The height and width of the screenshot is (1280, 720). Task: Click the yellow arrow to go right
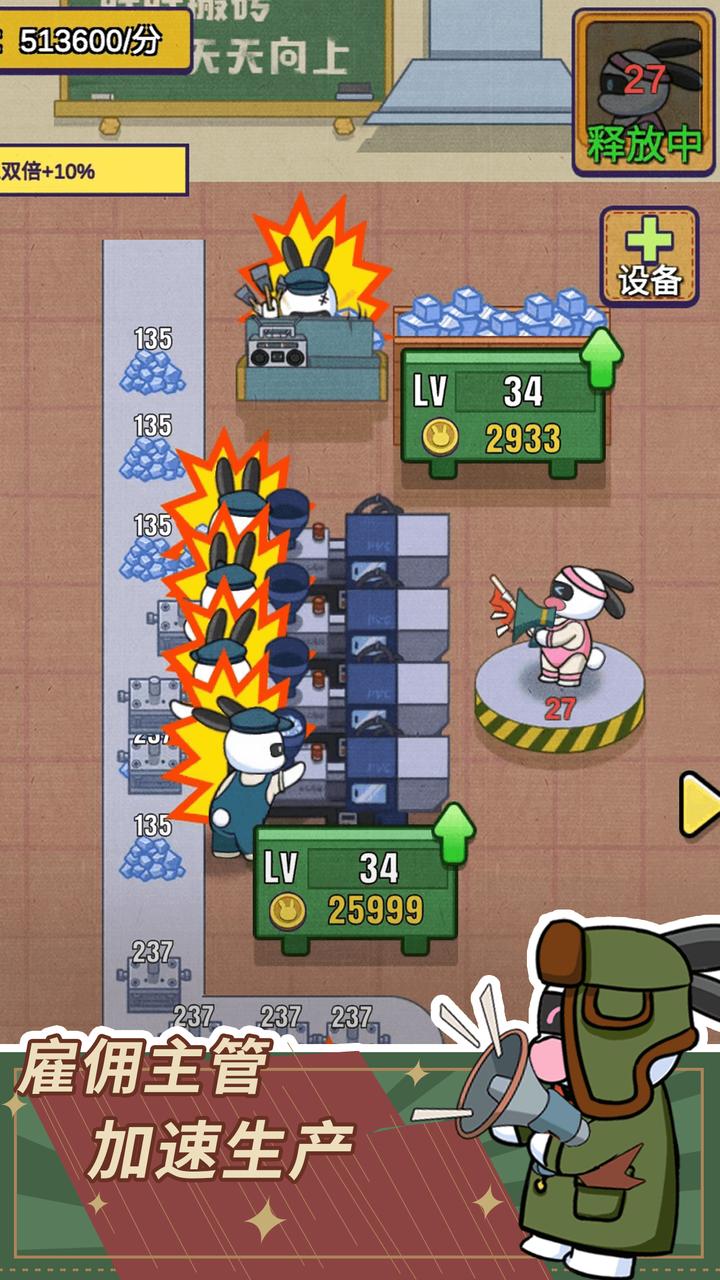(x=698, y=803)
